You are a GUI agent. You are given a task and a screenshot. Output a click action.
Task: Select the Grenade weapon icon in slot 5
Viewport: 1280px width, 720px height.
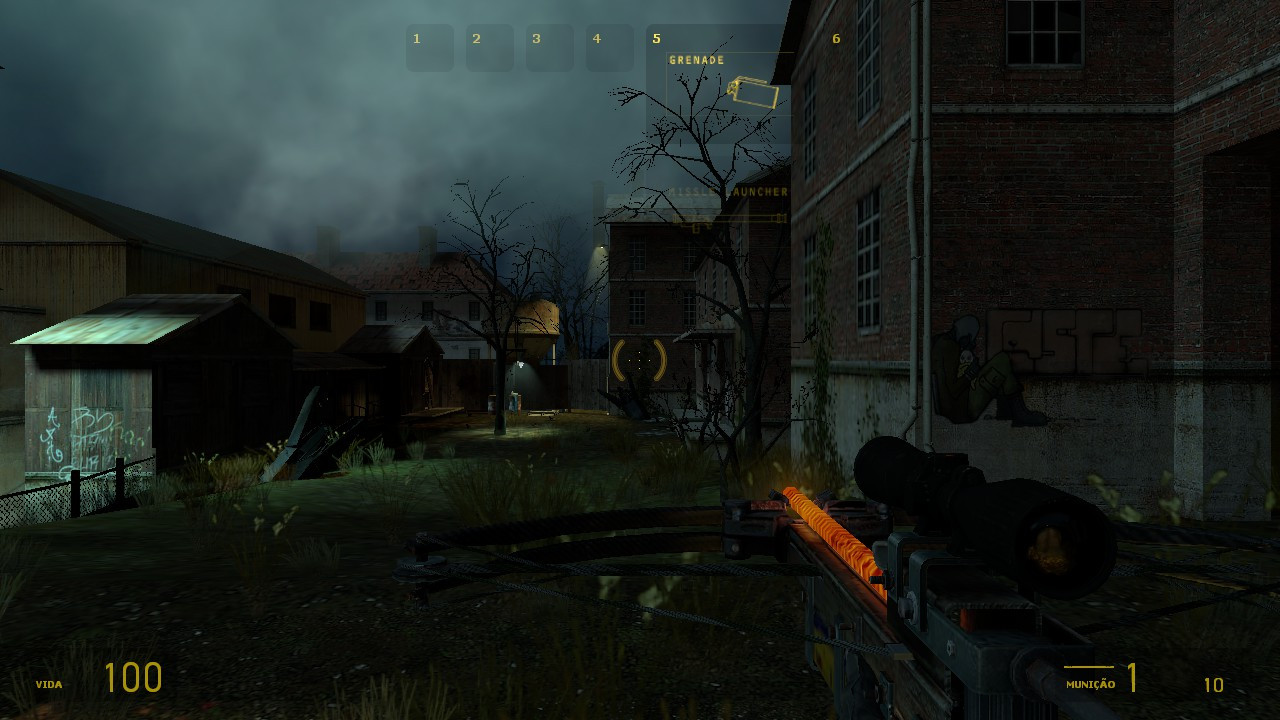[x=756, y=93]
